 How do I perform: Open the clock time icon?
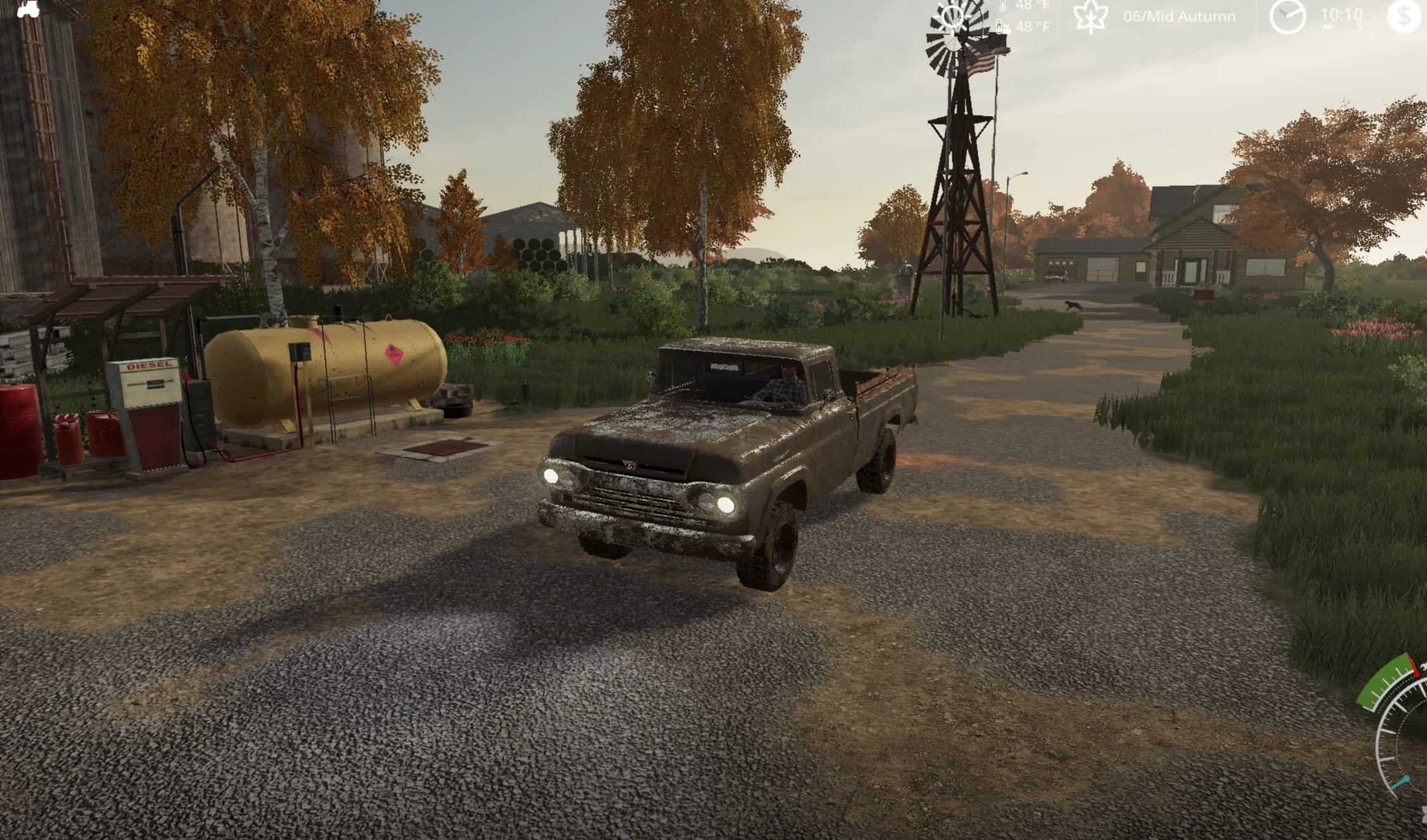(x=1288, y=16)
